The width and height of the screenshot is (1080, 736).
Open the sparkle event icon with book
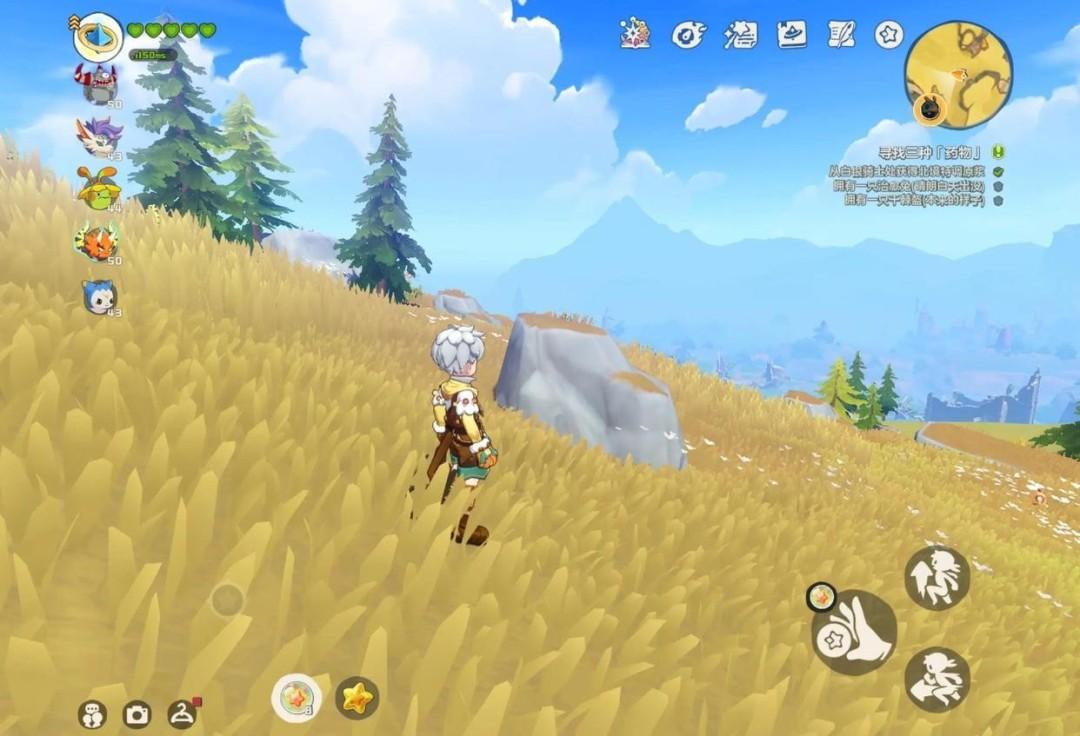click(635, 34)
